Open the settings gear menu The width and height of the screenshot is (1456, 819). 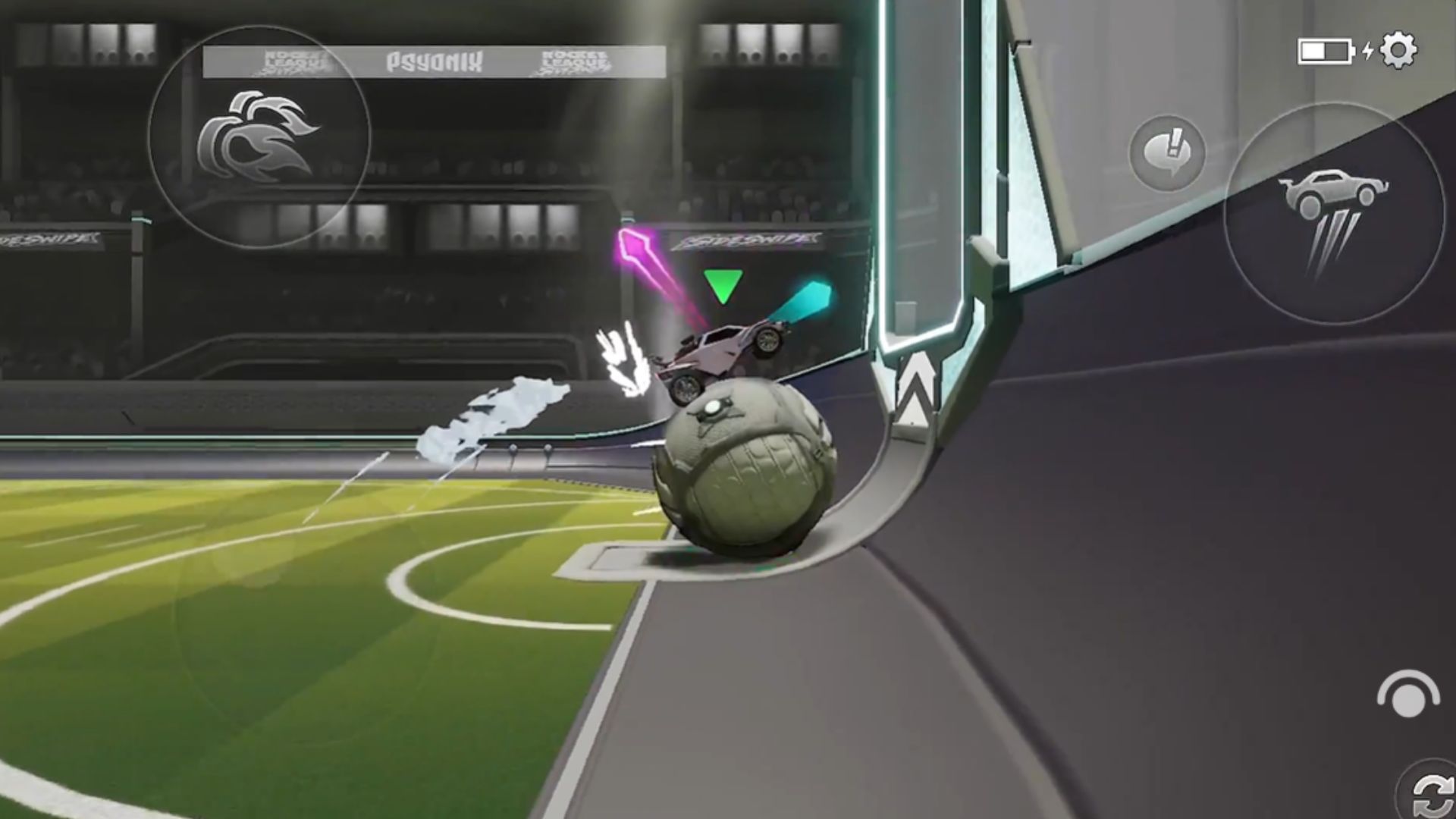pyautogui.click(x=1398, y=51)
